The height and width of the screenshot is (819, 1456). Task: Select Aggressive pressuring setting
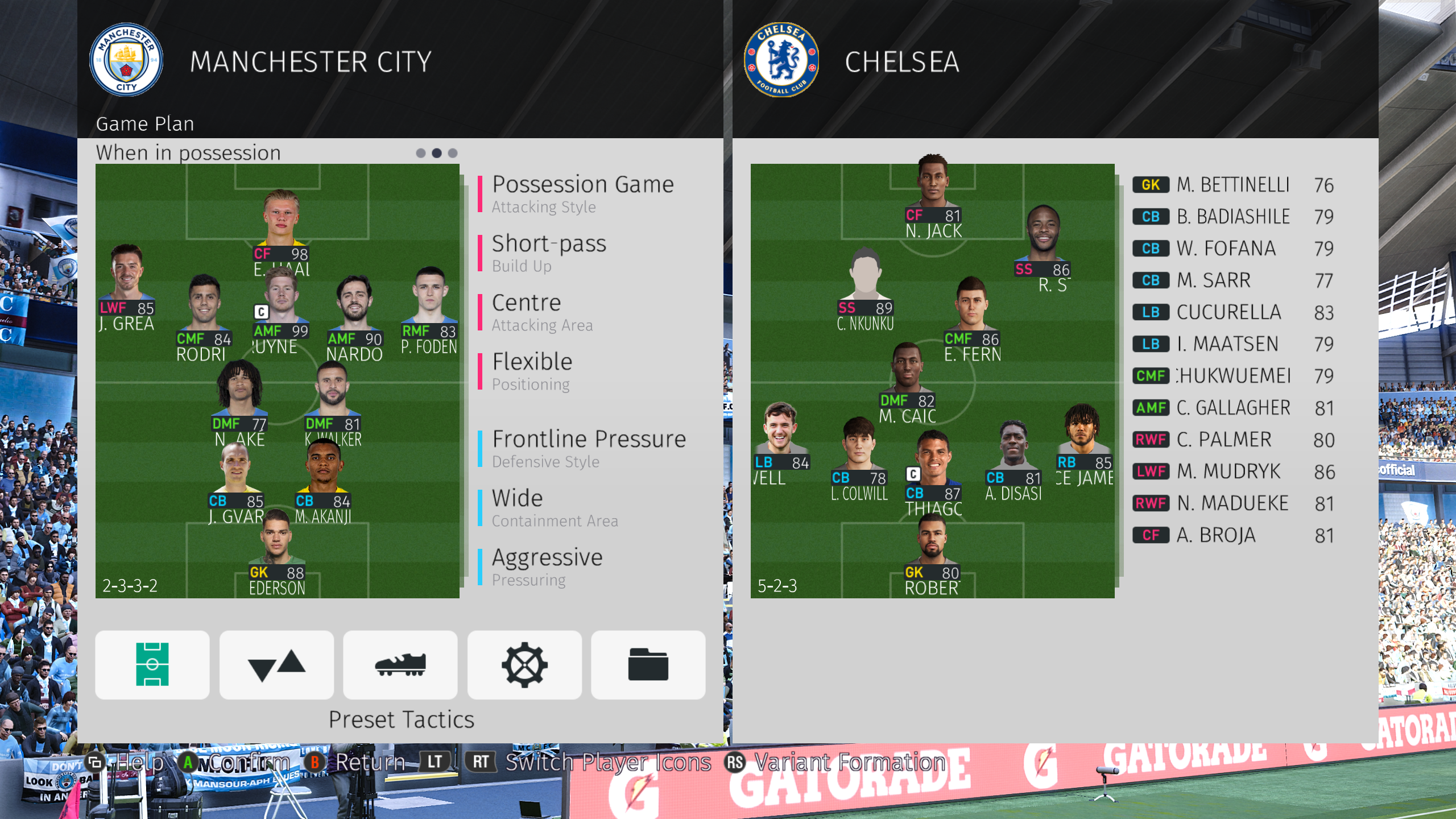click(x=547, y=566)
